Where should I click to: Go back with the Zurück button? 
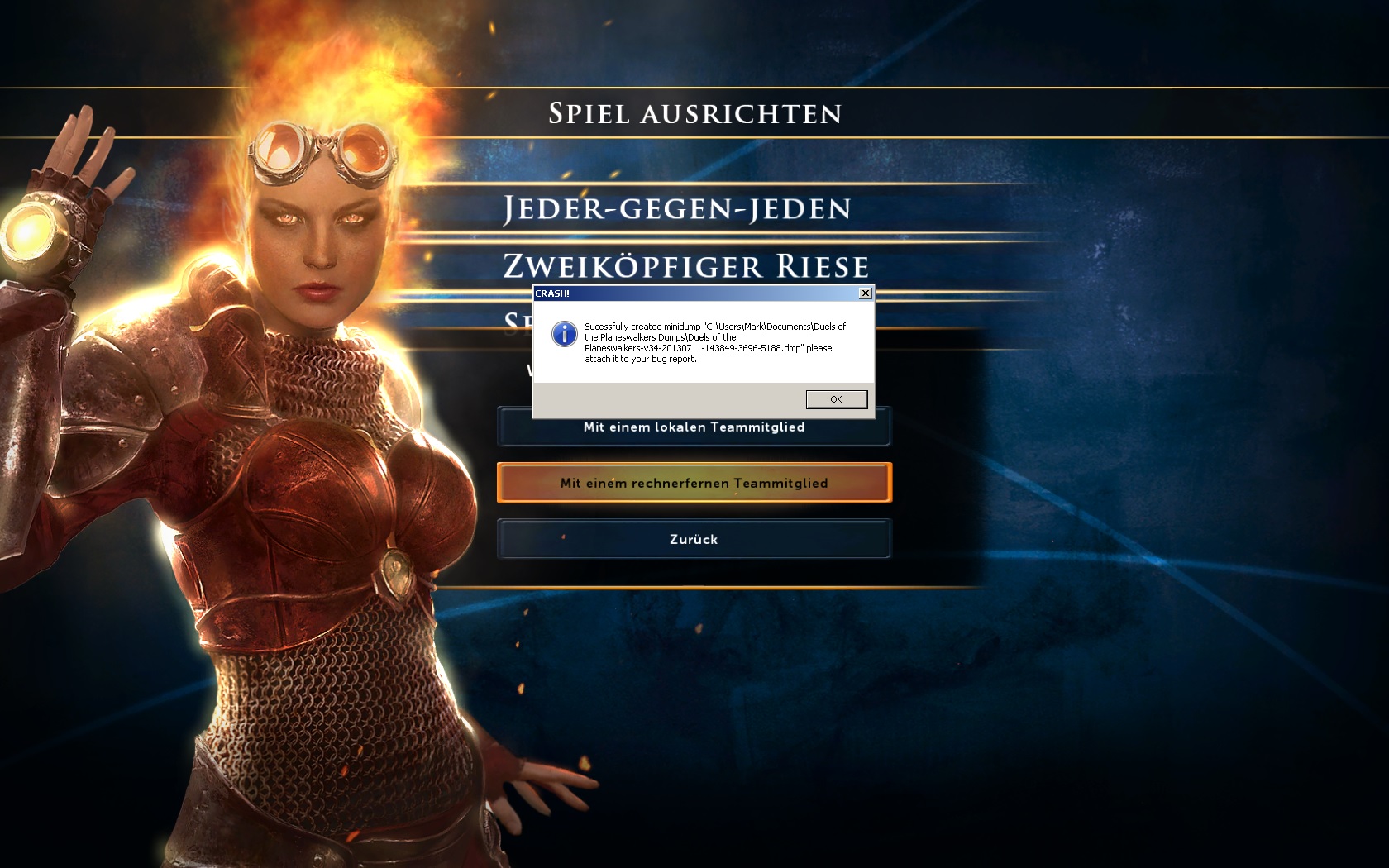[x=694, y=539]
